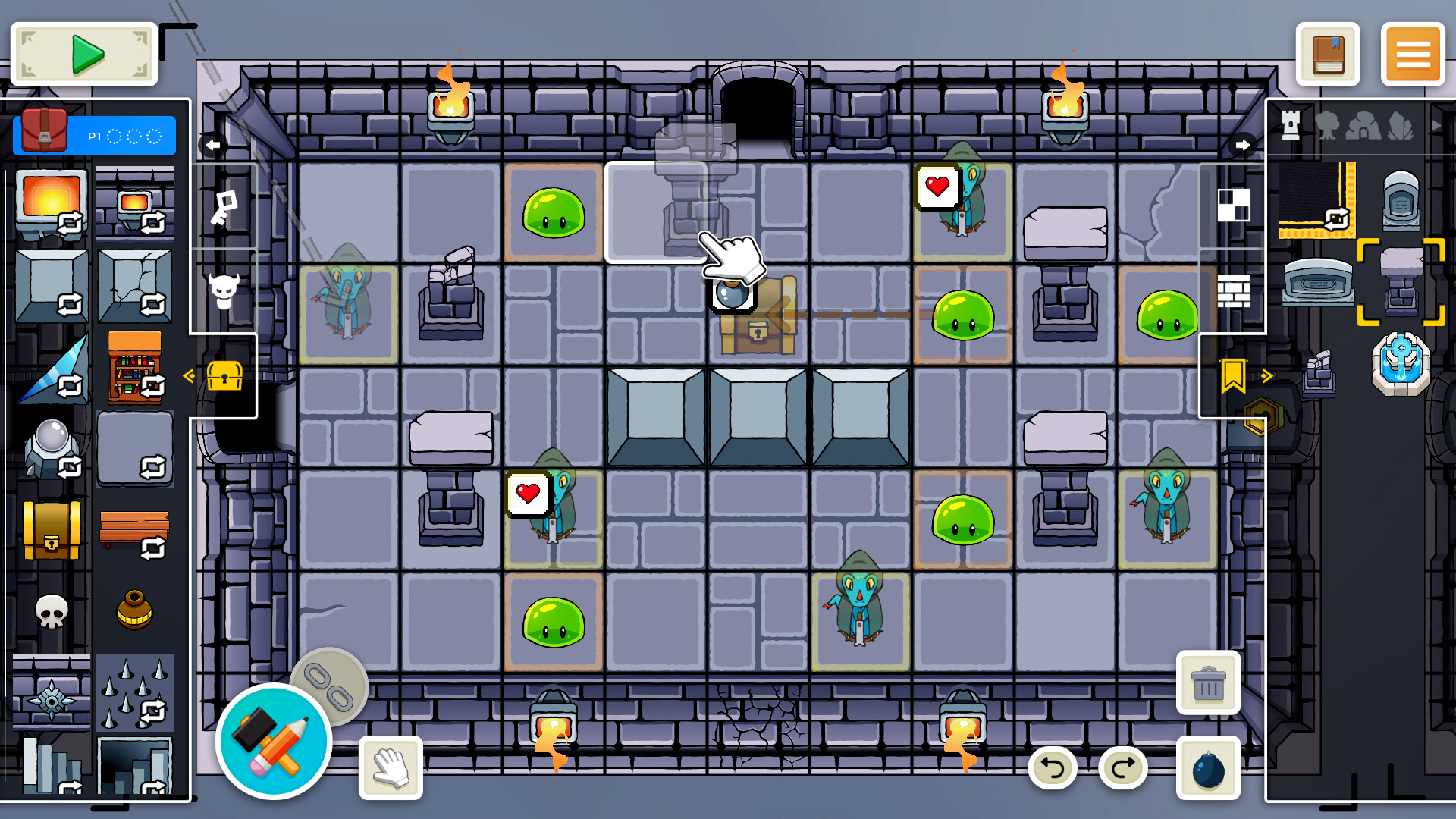Open the castle theme tab

1290,127
